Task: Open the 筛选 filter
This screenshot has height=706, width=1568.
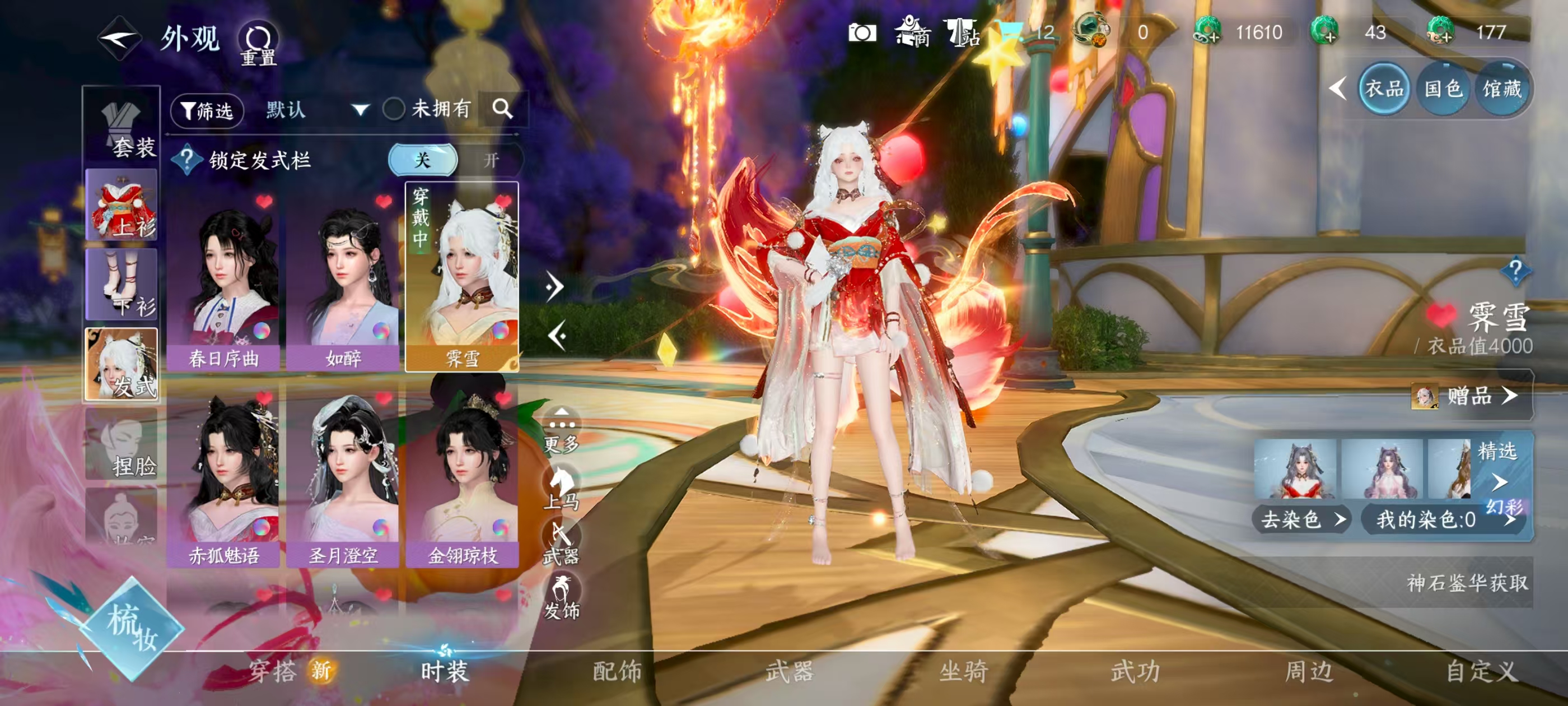Action: pyautogui.click(x=207, y=110)
